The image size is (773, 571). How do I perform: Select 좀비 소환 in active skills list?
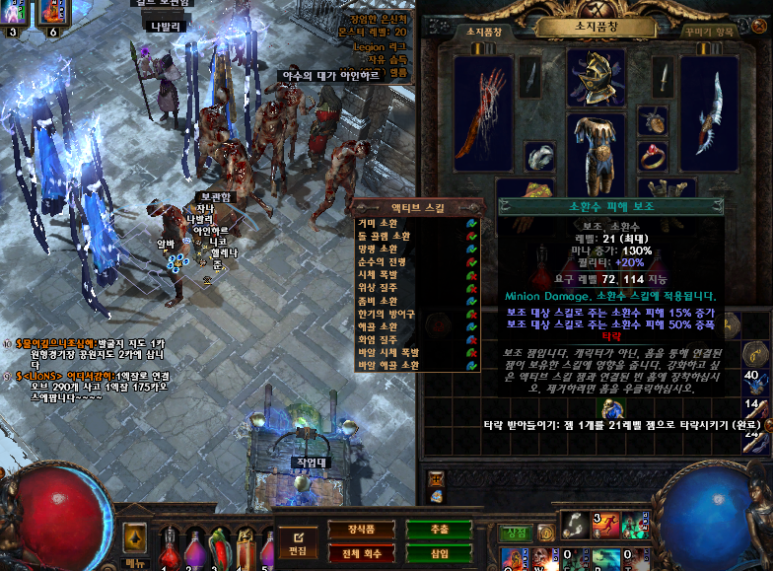tap(378, 301)
